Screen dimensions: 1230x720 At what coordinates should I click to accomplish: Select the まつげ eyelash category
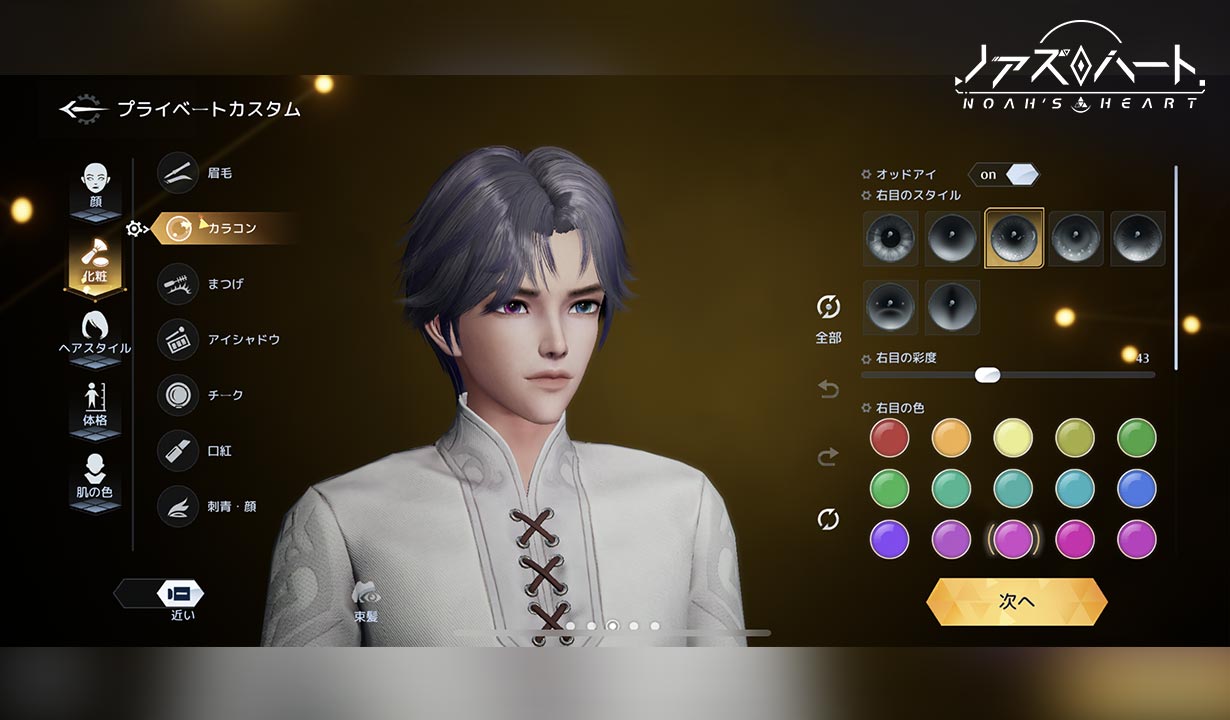(x=178, y=284)
